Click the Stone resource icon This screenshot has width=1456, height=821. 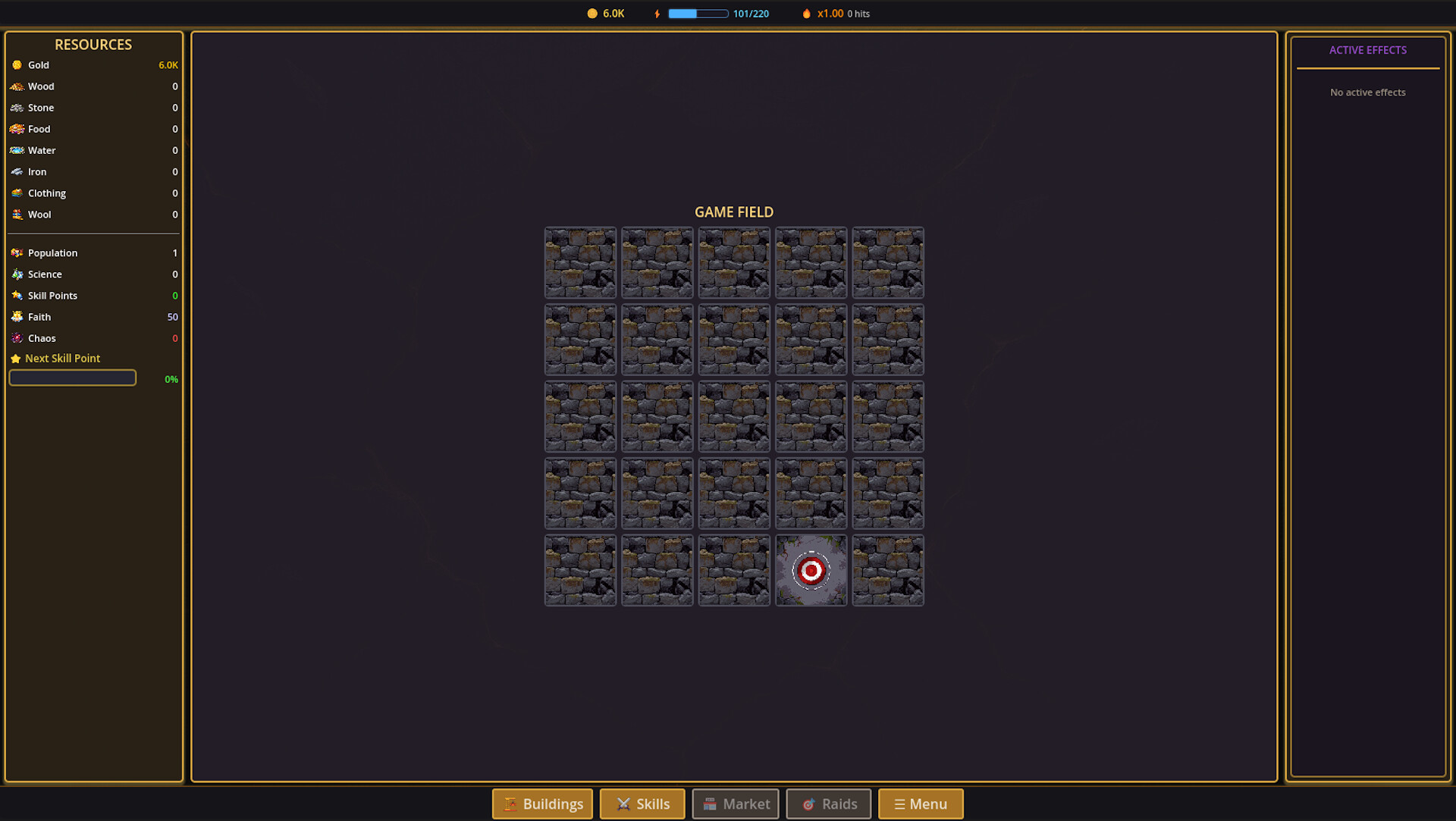point(17,108)
